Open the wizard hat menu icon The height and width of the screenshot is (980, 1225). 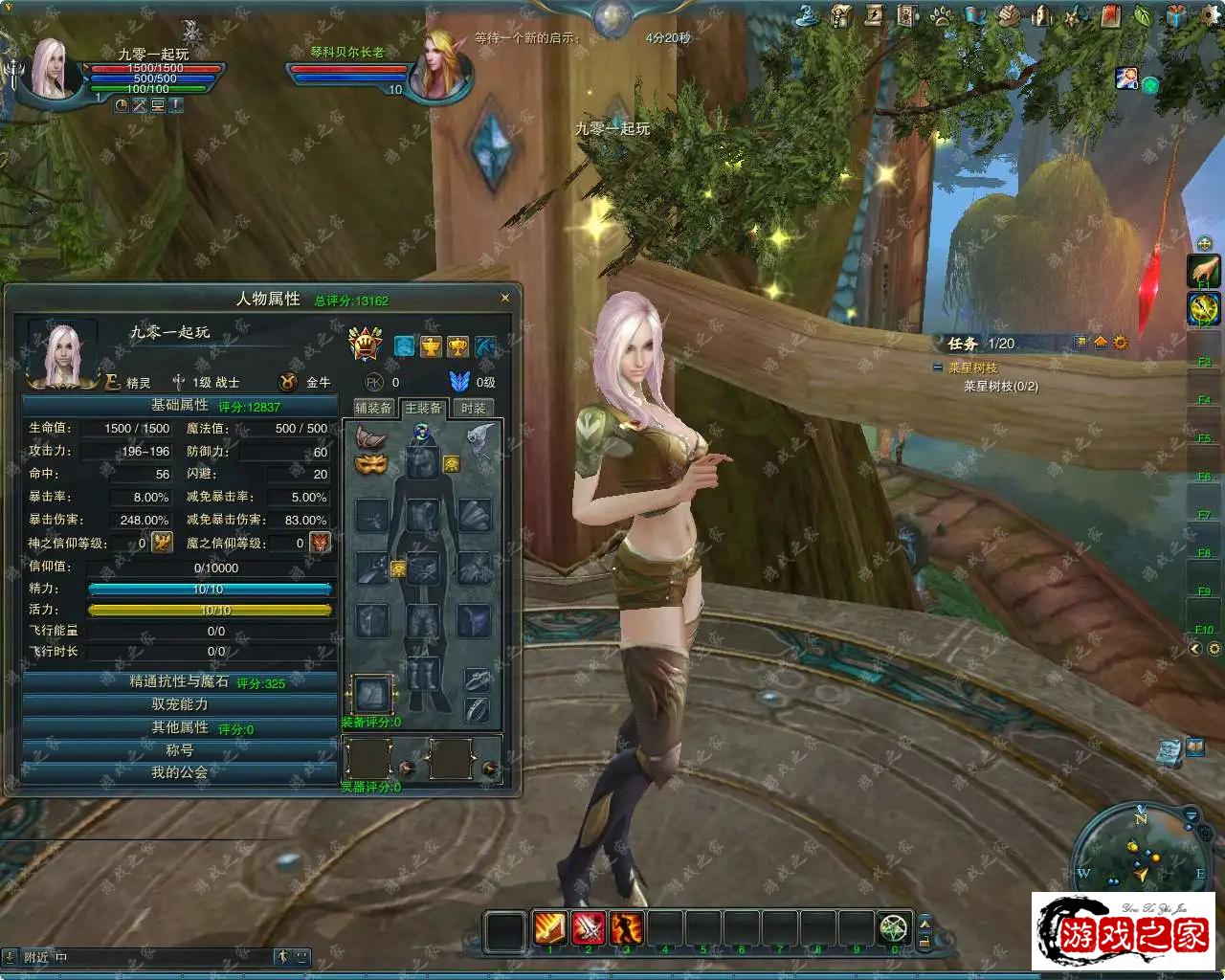tap(809, 15)
